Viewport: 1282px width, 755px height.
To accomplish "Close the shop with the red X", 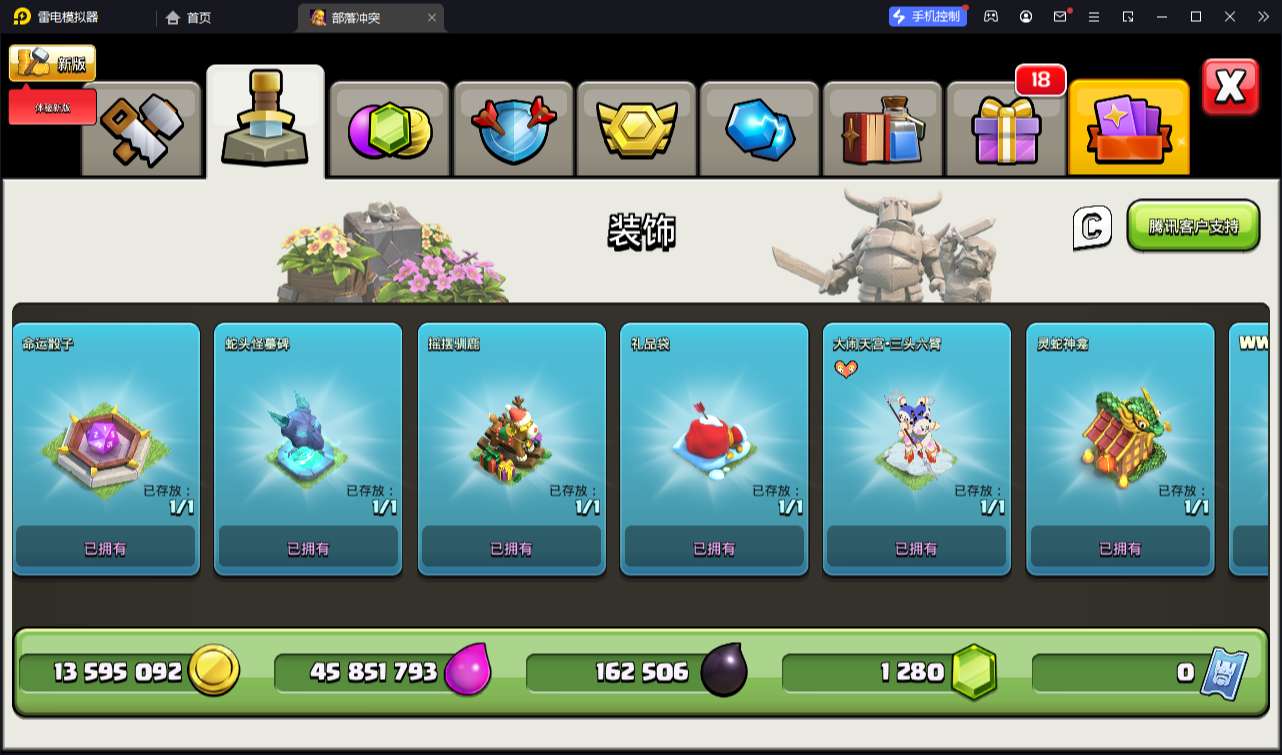I will coord(1230,88).
